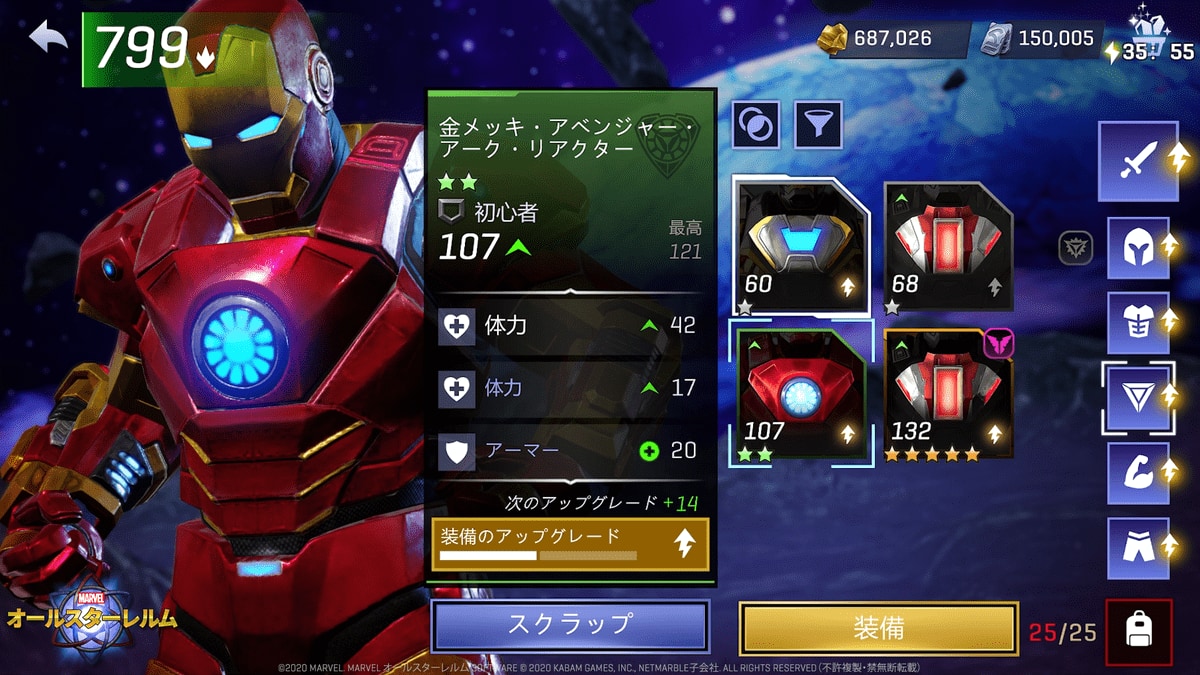Viewport: 1200px width, 675px height.
Task: Switch to the helmet gear category
Action: 1139,248
